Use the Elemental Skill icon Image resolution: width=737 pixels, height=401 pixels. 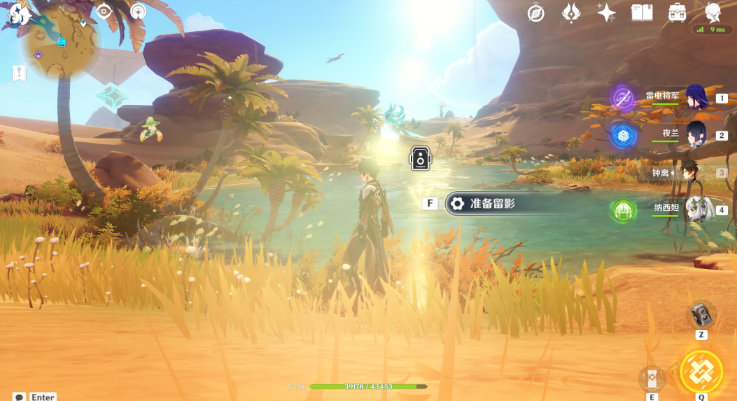pyautogui.click(x=652, y=378)
